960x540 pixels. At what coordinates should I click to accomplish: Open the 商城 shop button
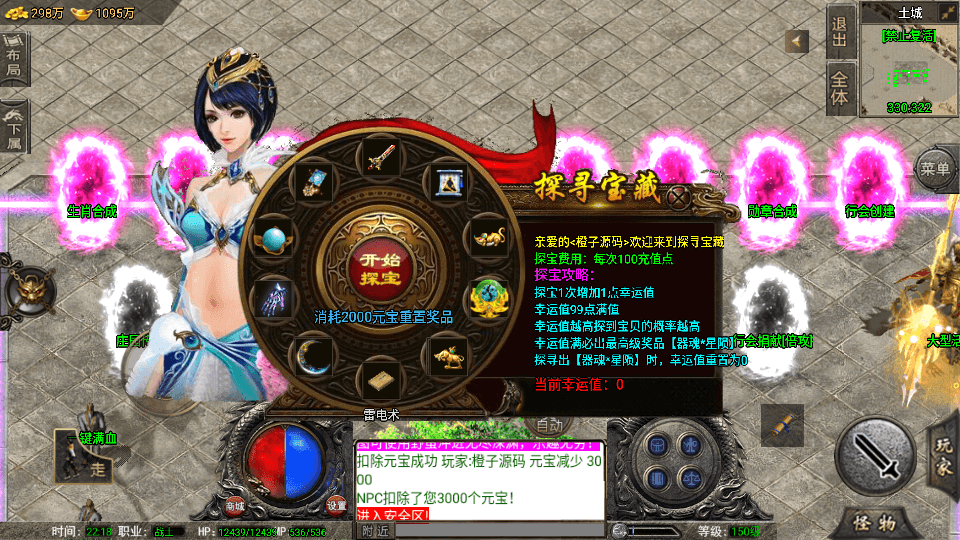(236, 505)
